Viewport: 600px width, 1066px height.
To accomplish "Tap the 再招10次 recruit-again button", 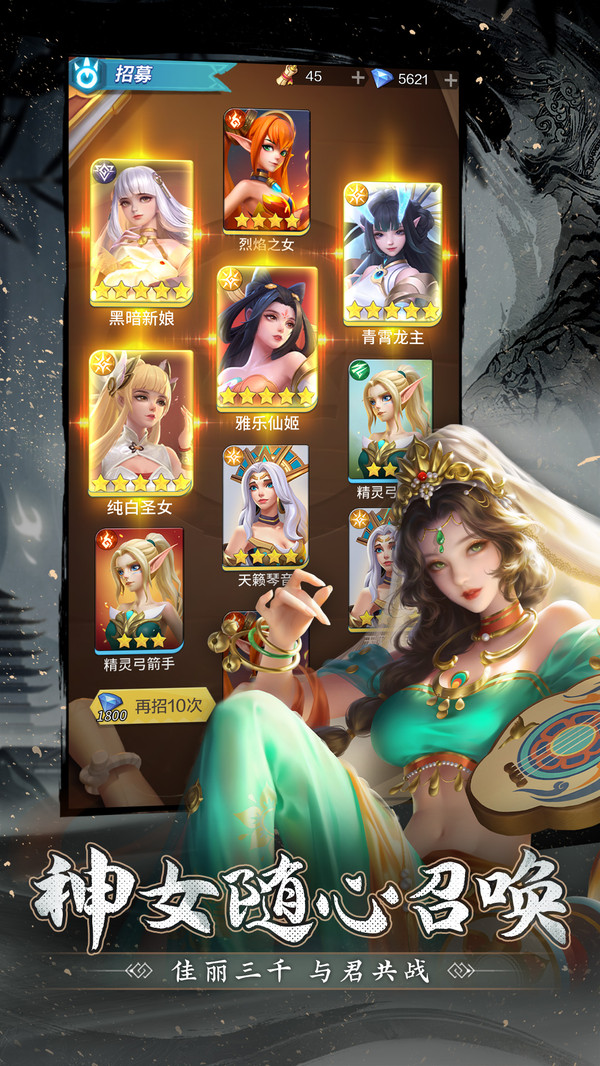I will (x=154, y=705).
